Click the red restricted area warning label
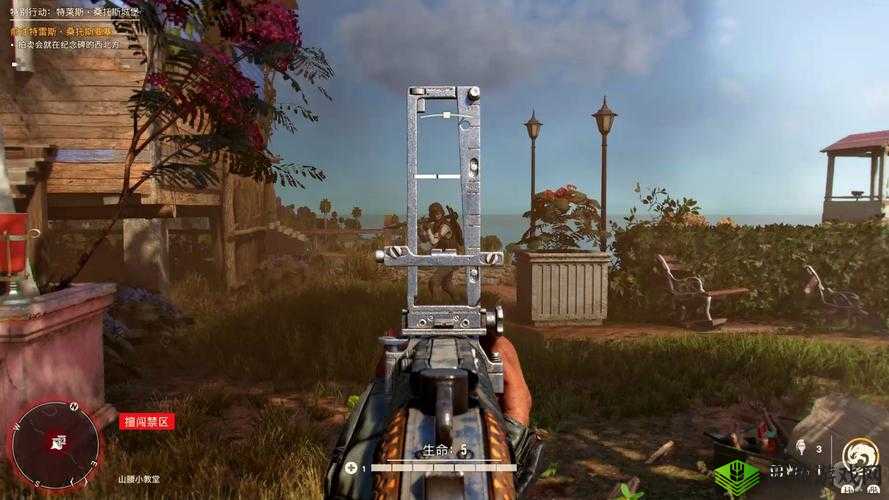Screen dimensions: 889x500 click(x=146, y=421)
